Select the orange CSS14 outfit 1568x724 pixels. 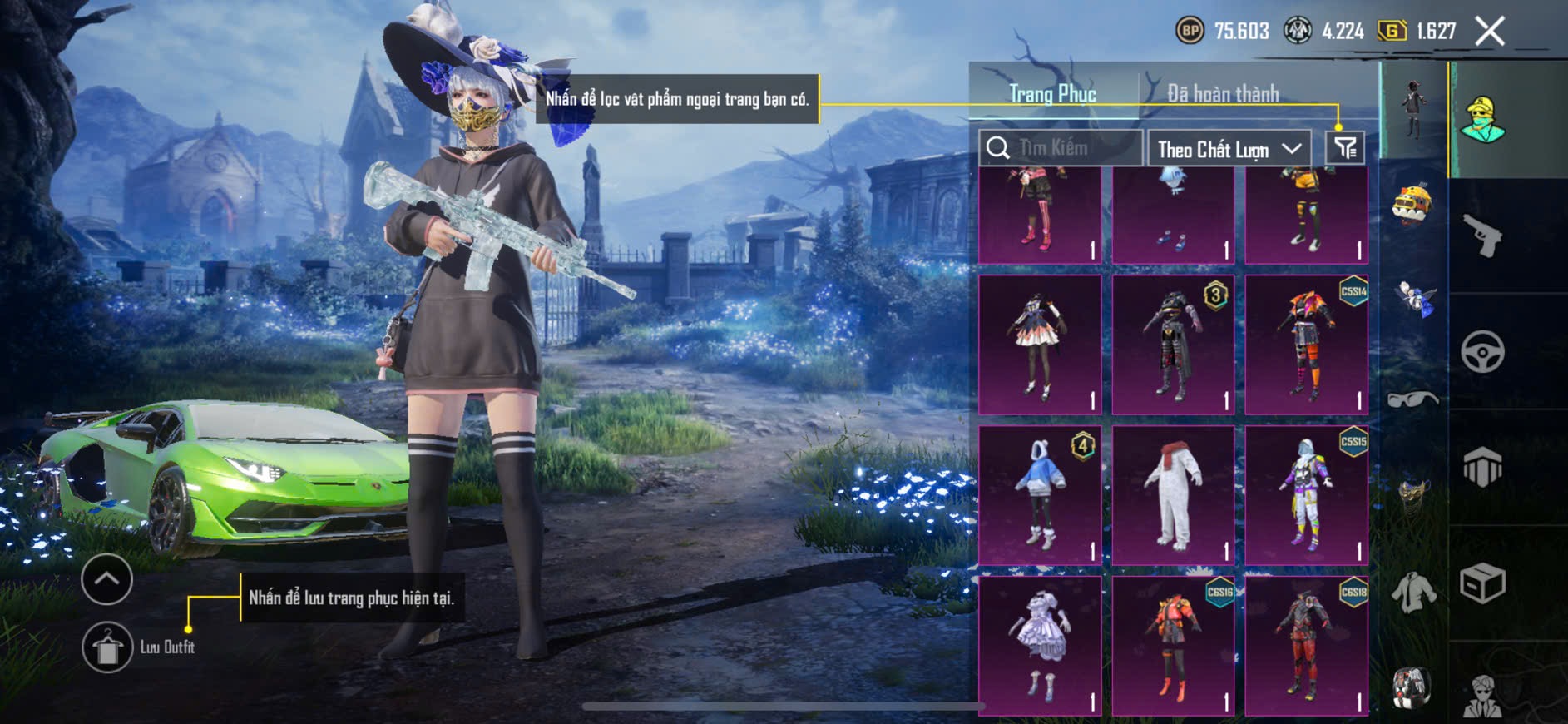click(x=1306, y=345)
